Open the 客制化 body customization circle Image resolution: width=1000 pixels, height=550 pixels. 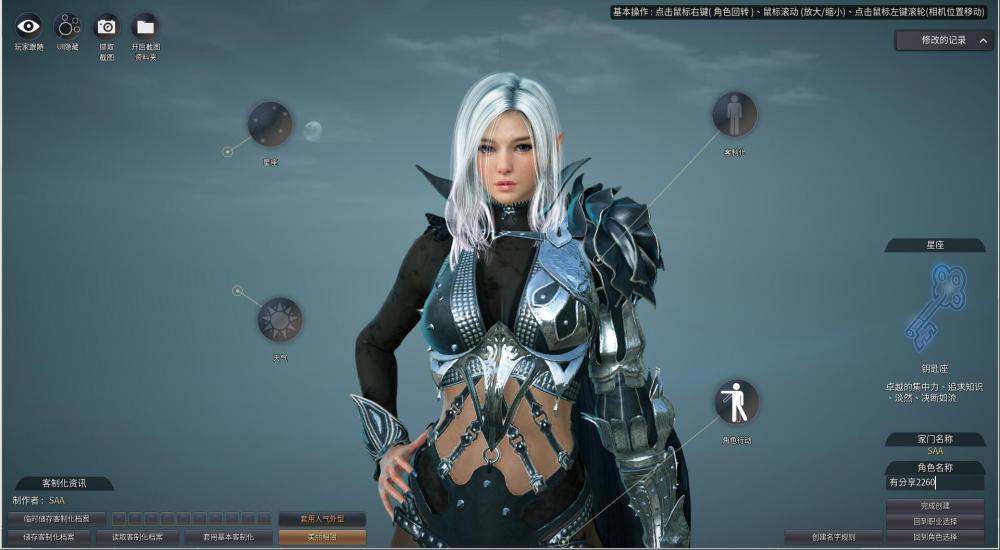(x=734, y=114)
